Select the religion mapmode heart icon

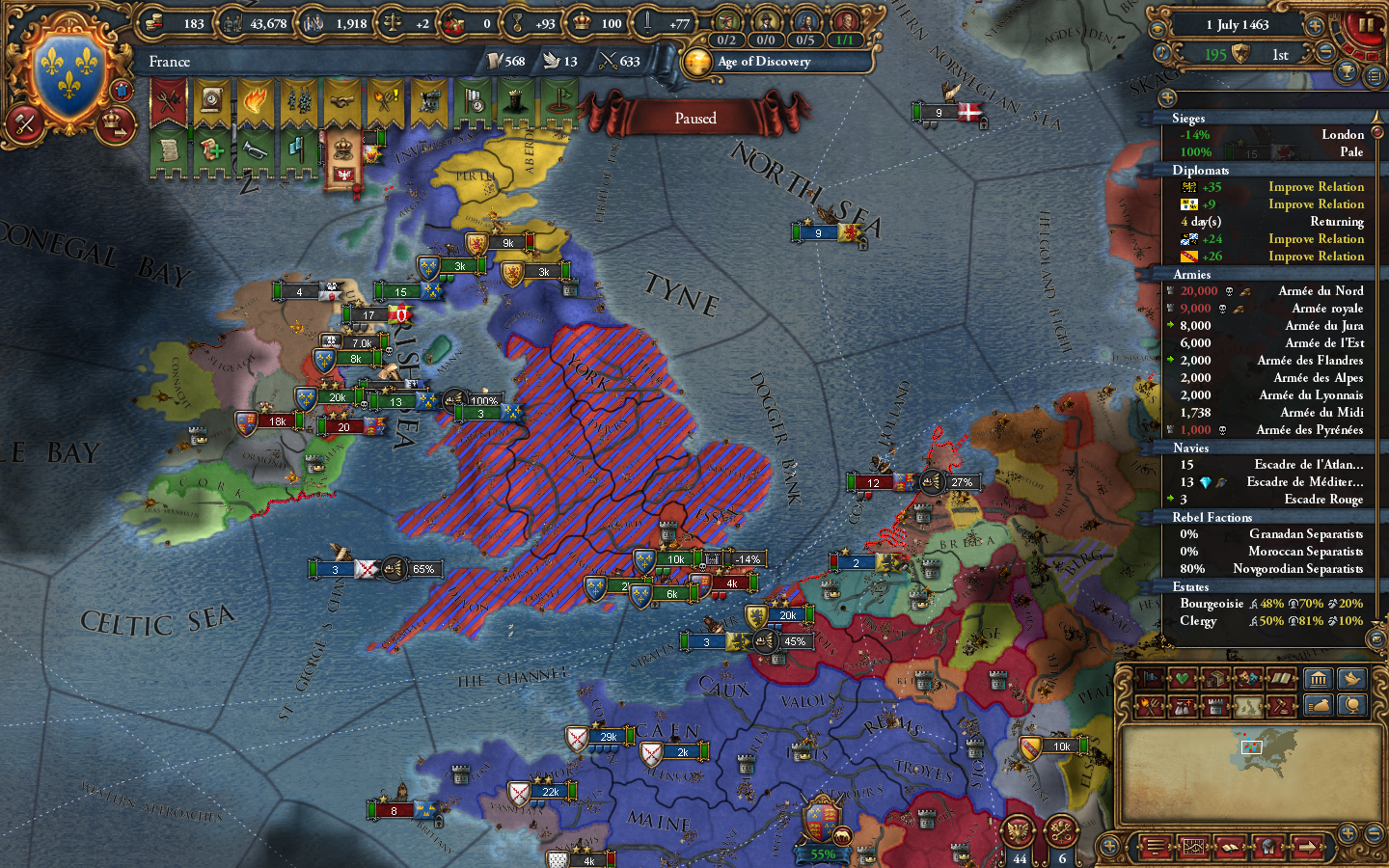(x=1181, y=678)
